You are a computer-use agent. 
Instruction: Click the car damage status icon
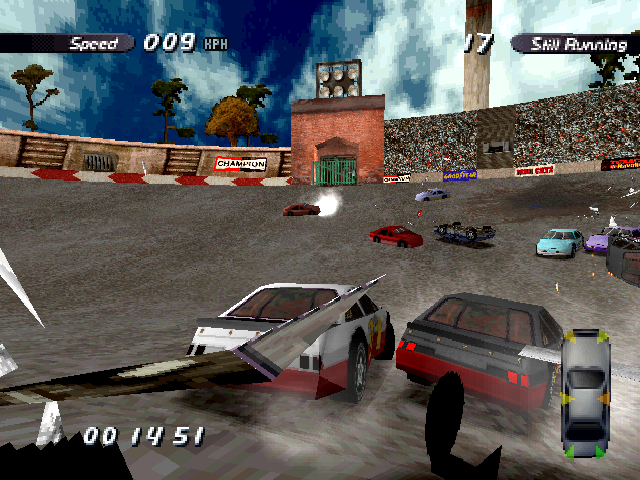click(586, 396)
